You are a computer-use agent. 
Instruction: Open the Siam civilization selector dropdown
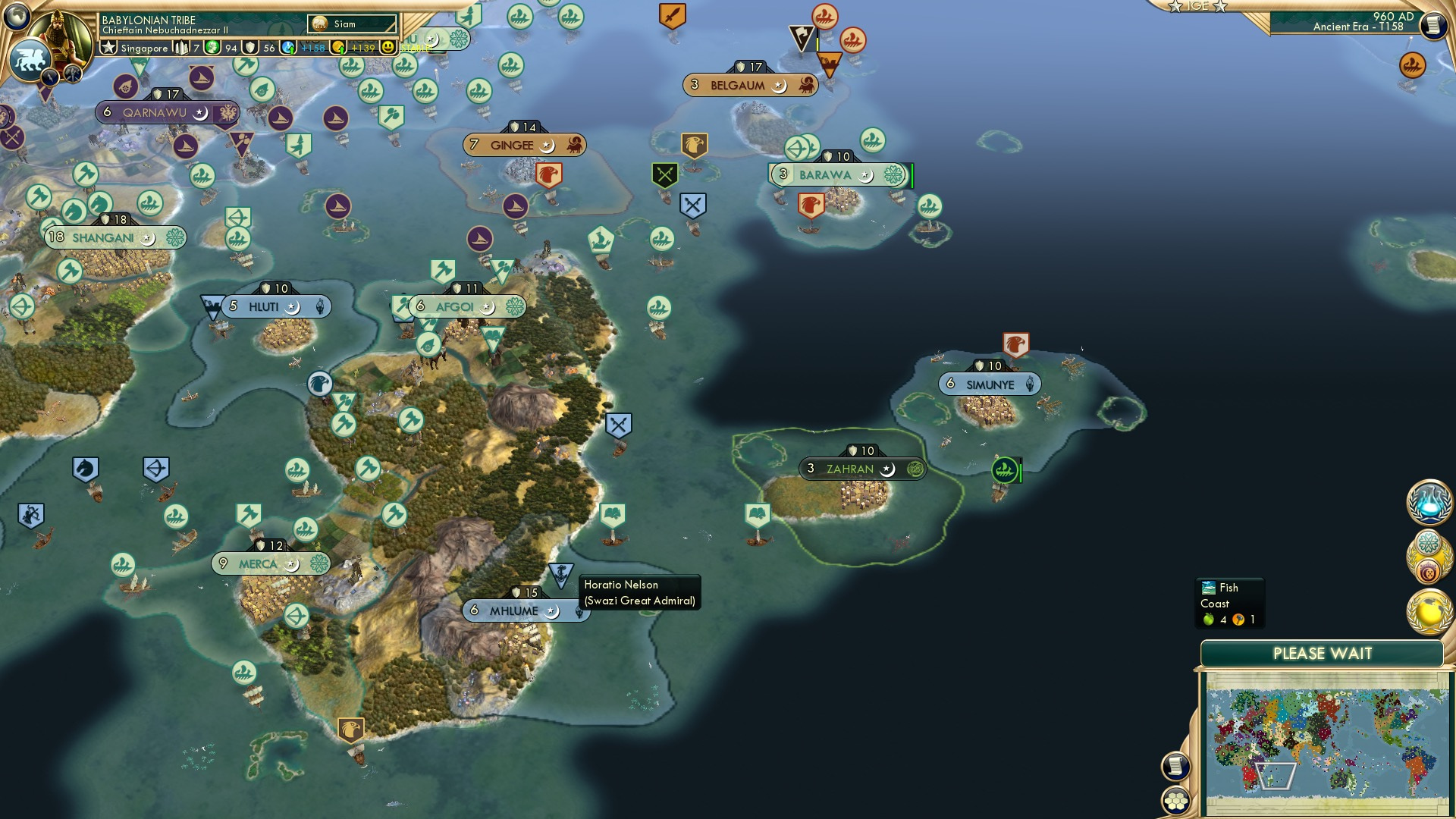click(353, 24)
